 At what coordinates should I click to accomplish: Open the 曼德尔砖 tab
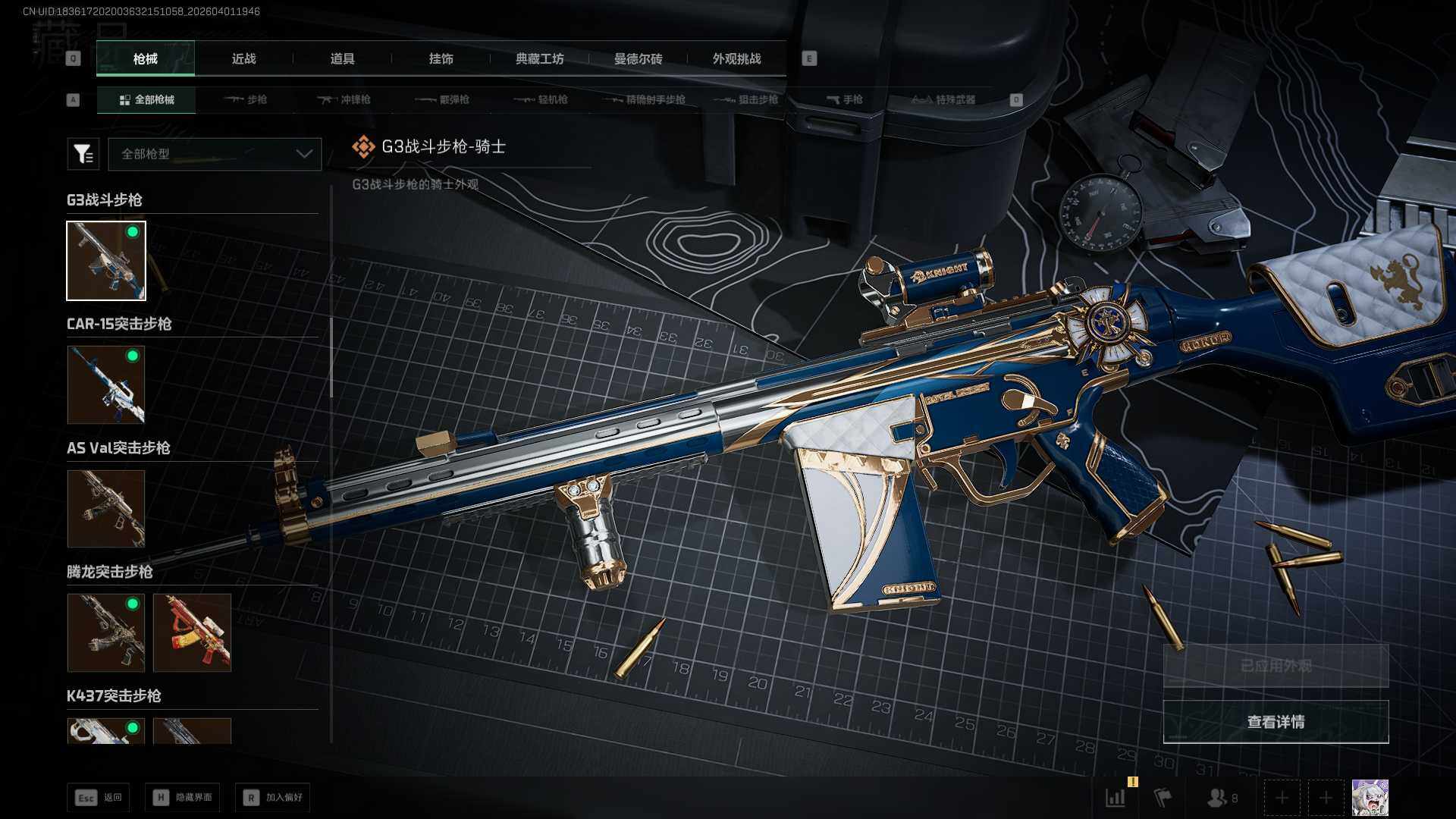638,58
